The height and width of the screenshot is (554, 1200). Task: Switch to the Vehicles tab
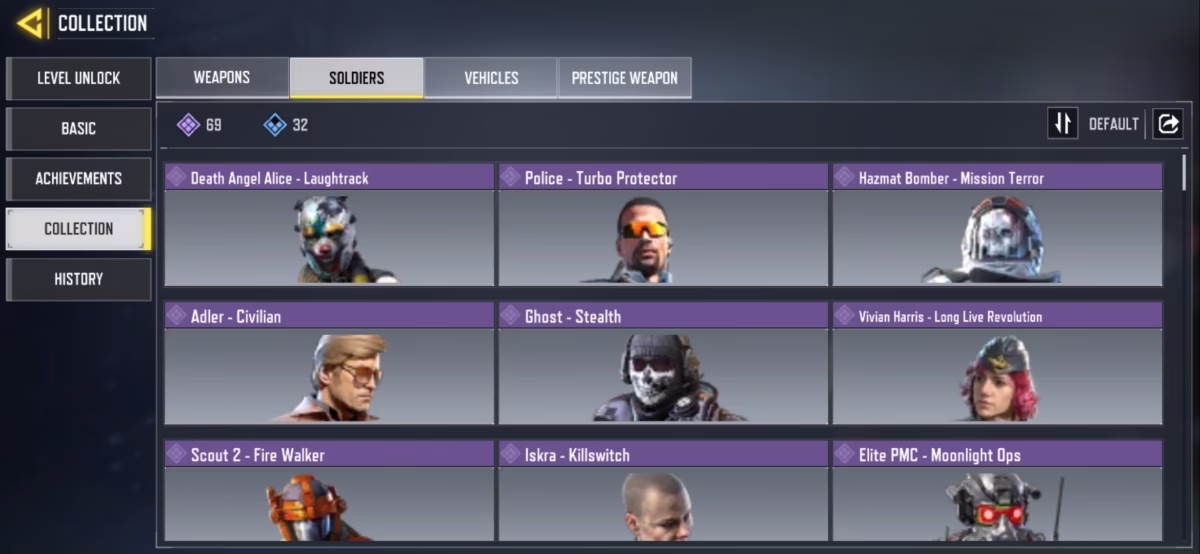(491, 78)
